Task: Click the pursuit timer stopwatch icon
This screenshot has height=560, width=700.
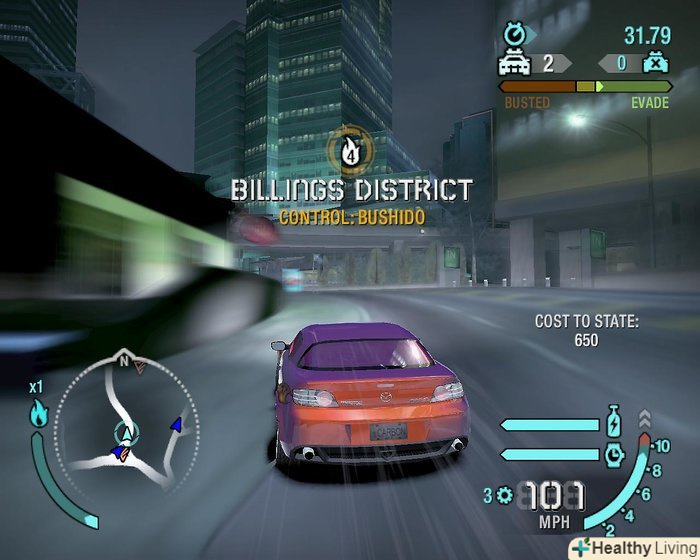Action: tap(516, 35)
